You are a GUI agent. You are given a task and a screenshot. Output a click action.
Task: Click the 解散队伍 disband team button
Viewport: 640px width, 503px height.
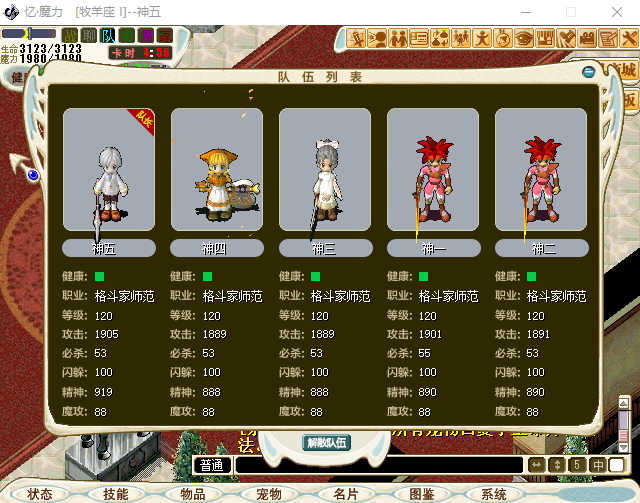coord(327,442)
